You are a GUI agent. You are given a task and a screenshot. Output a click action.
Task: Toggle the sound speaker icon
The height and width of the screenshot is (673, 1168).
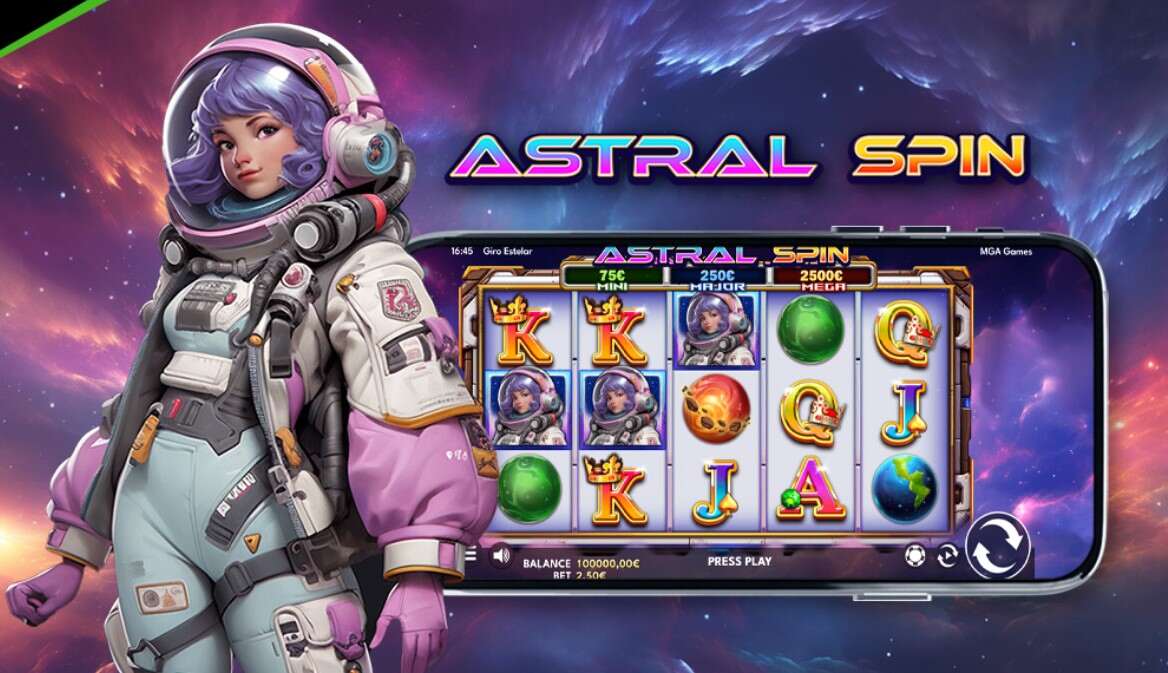[x=501, y=554]
